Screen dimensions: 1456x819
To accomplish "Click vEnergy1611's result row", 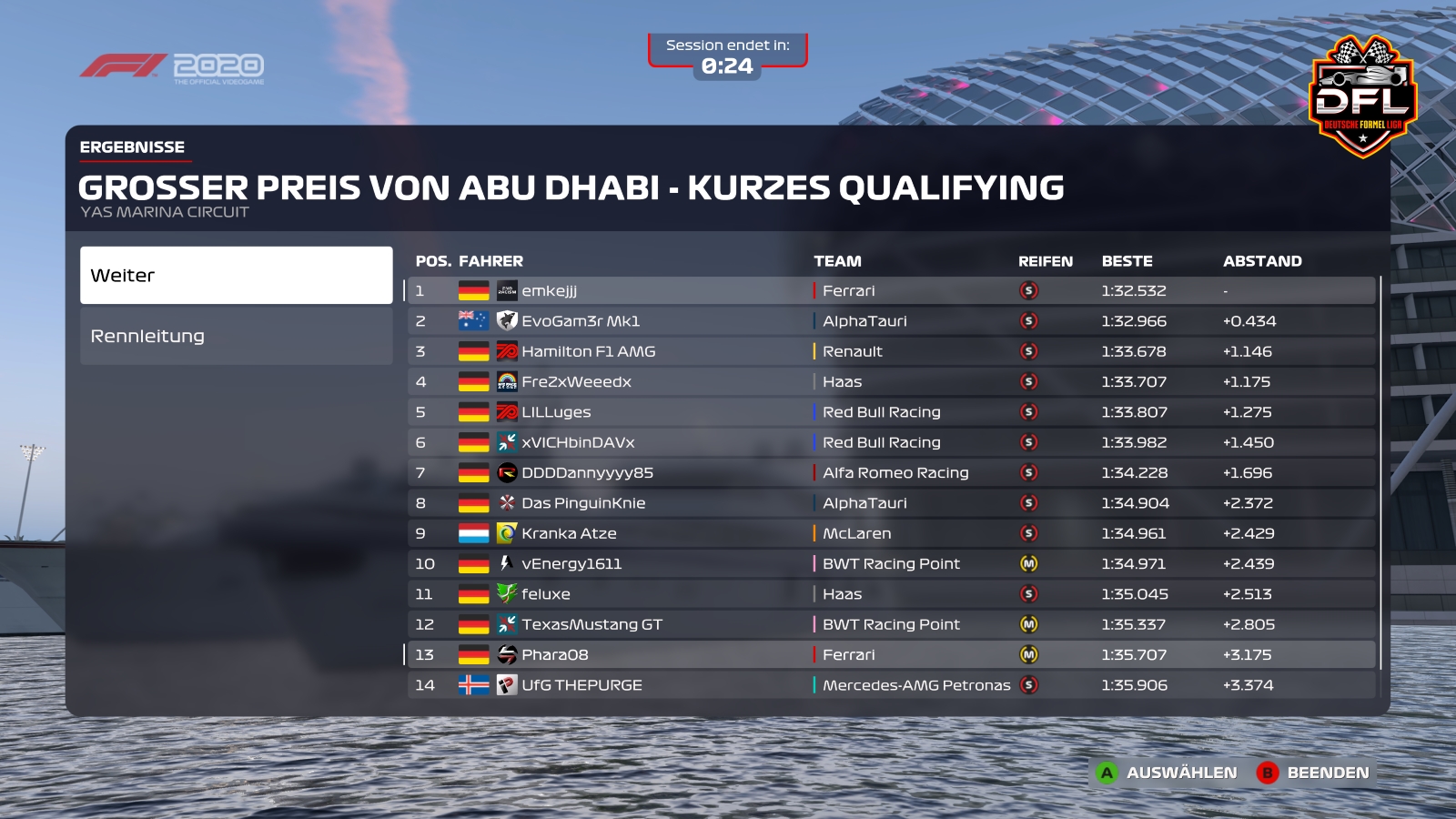I will 890,563.
